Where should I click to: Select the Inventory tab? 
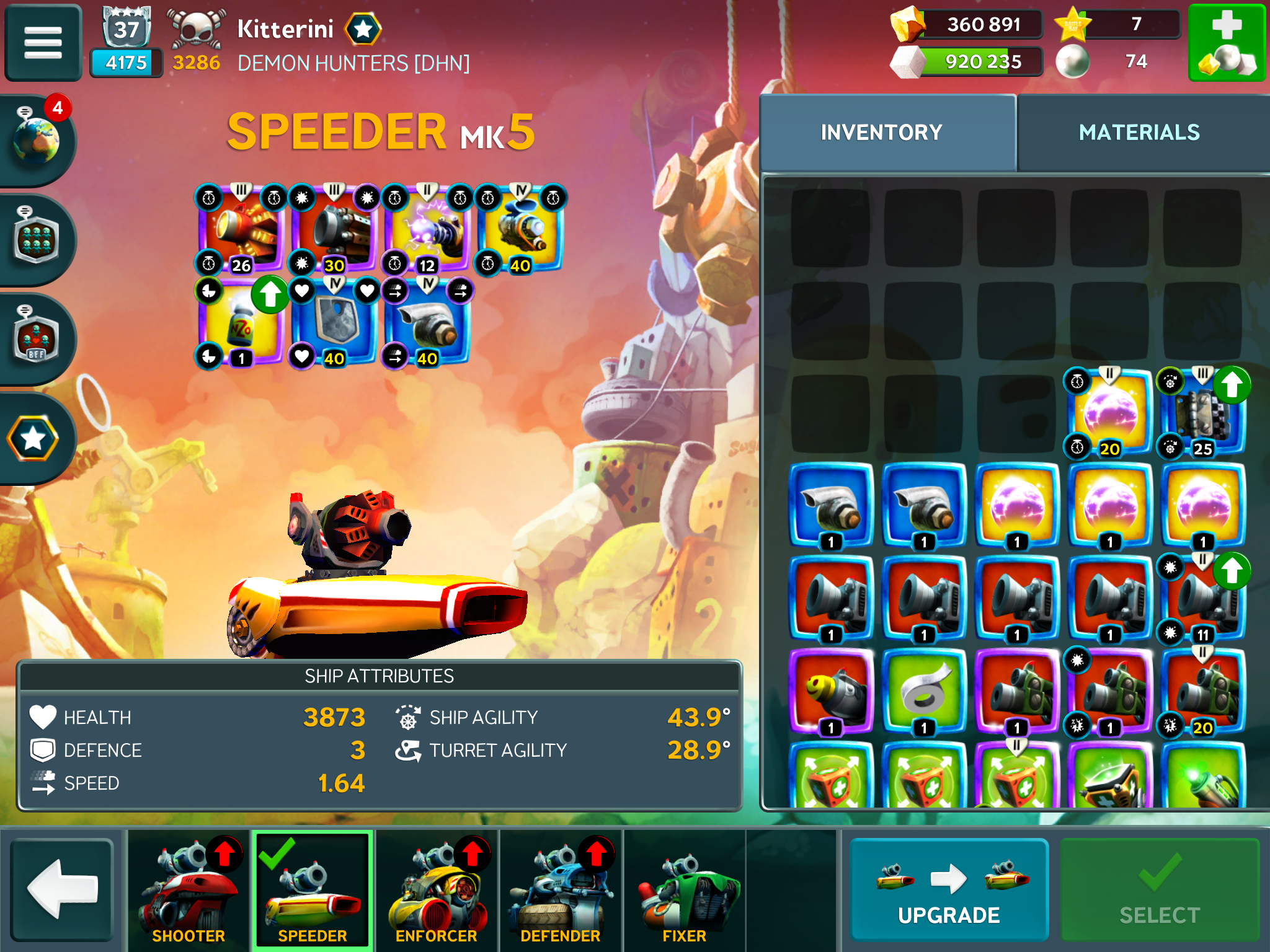click(881, 133)
